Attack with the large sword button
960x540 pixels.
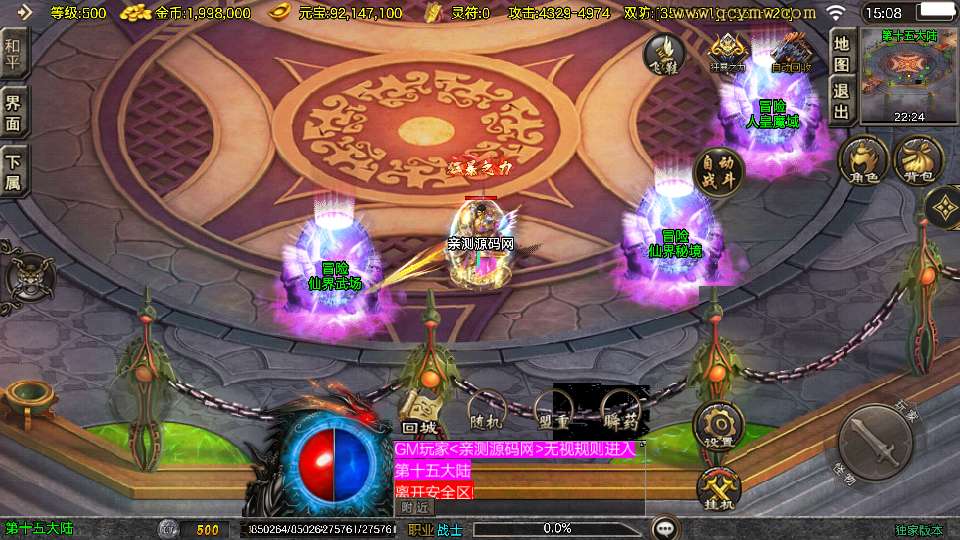click(876, 441)
